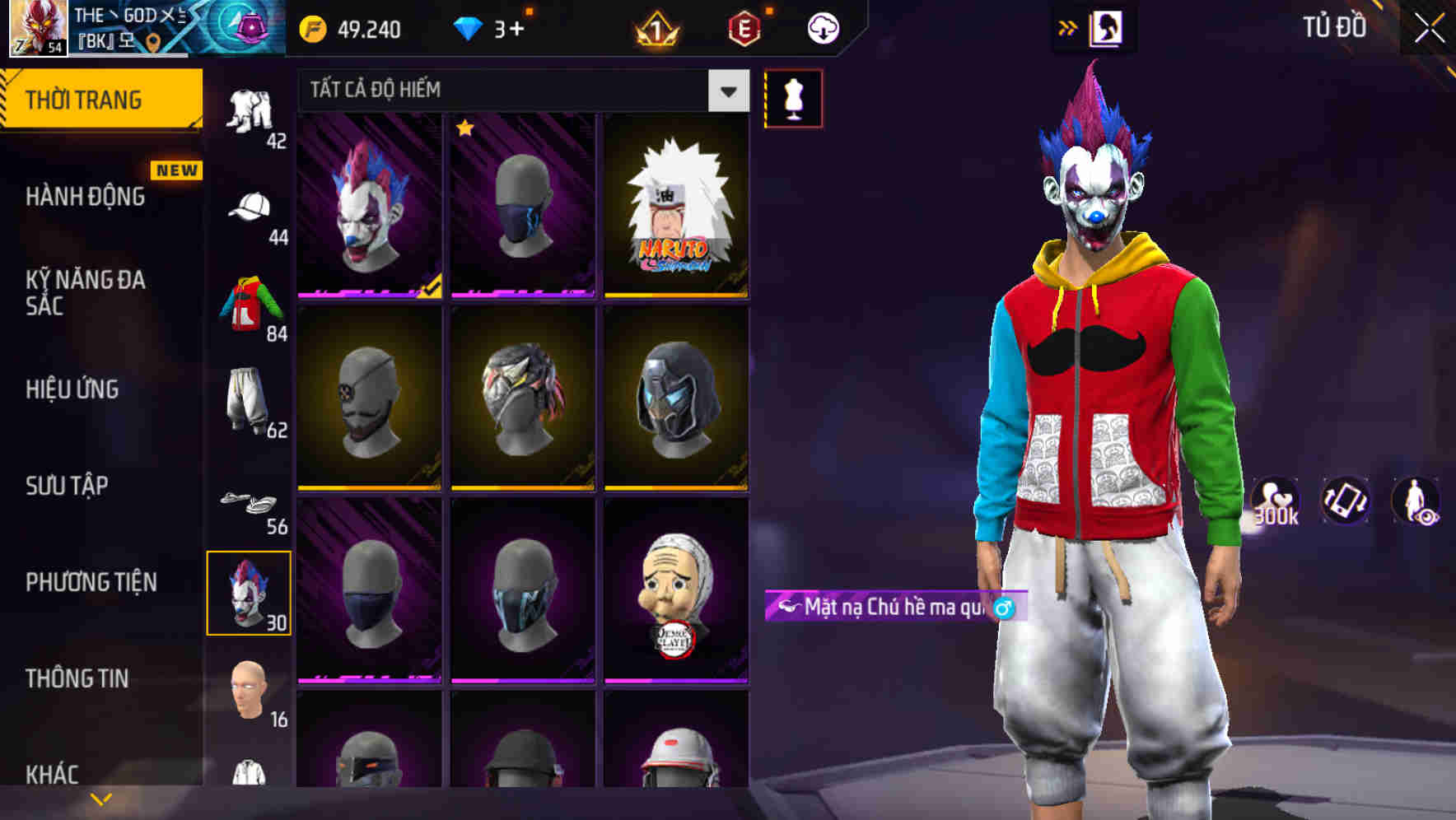Expand the sidebar using the yellow down chevron
The width and height of the screenshot is (1456, 820).
(101, 797)
